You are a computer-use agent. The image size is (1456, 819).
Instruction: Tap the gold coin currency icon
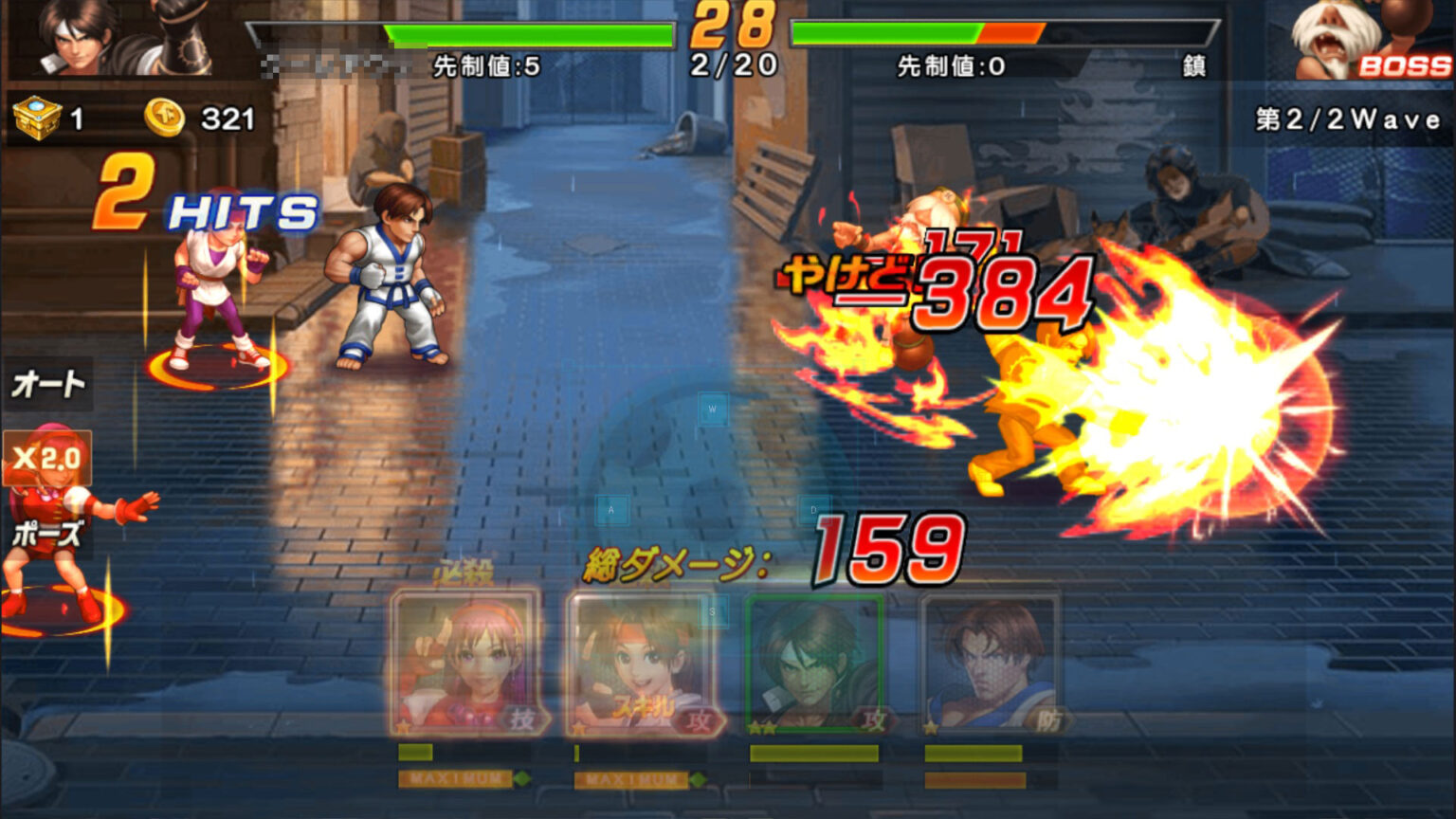coord(163,116)
